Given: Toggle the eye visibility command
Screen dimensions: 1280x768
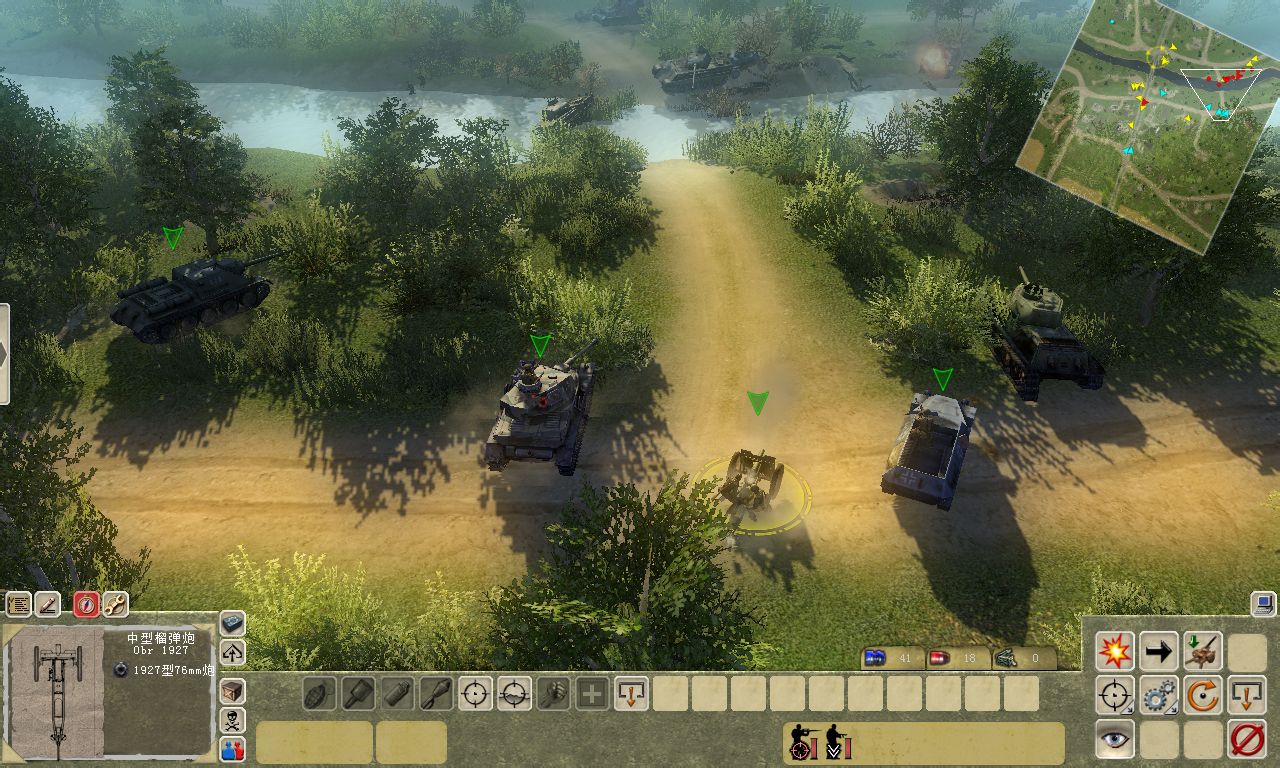Looking at the screenshot, I should (x=1114, y=739).
